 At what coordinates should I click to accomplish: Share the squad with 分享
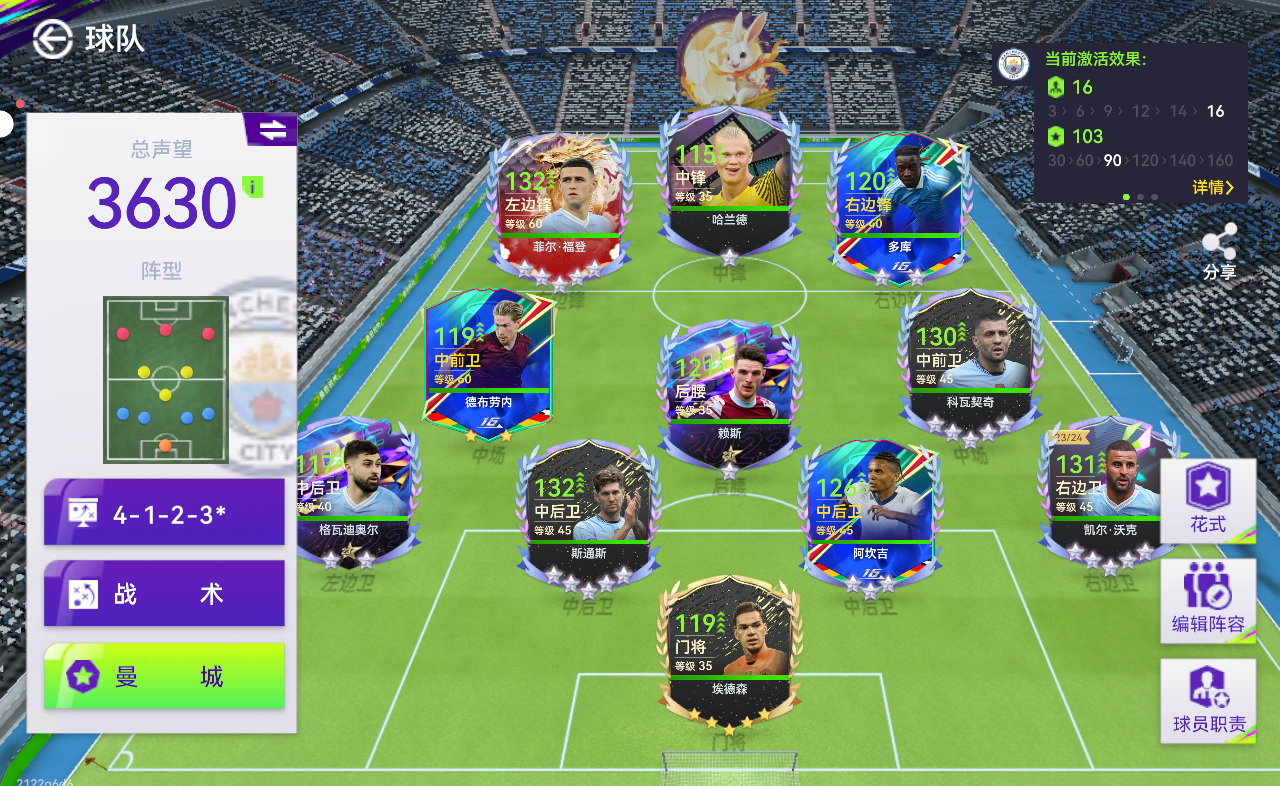tap(1219, 251)
